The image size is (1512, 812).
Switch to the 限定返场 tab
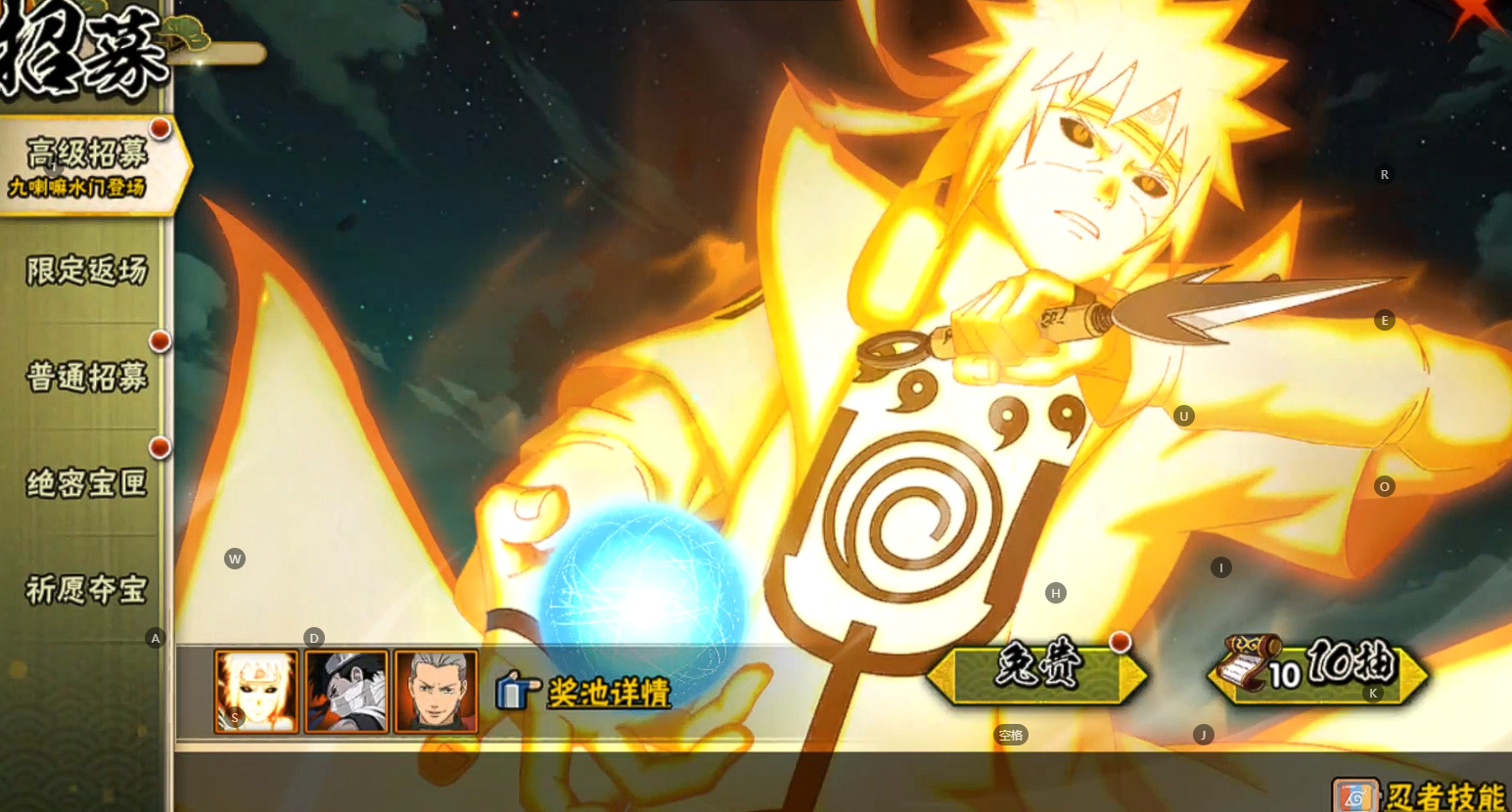tap(86, 271)
